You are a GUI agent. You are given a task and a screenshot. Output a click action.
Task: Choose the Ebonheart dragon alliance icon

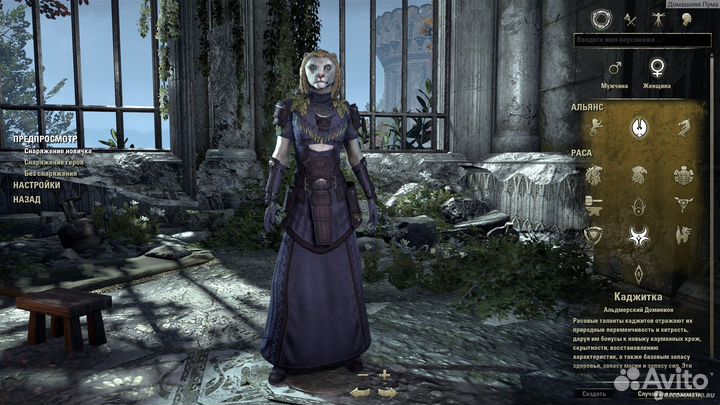pyautogui.click(x=684, y=127)
